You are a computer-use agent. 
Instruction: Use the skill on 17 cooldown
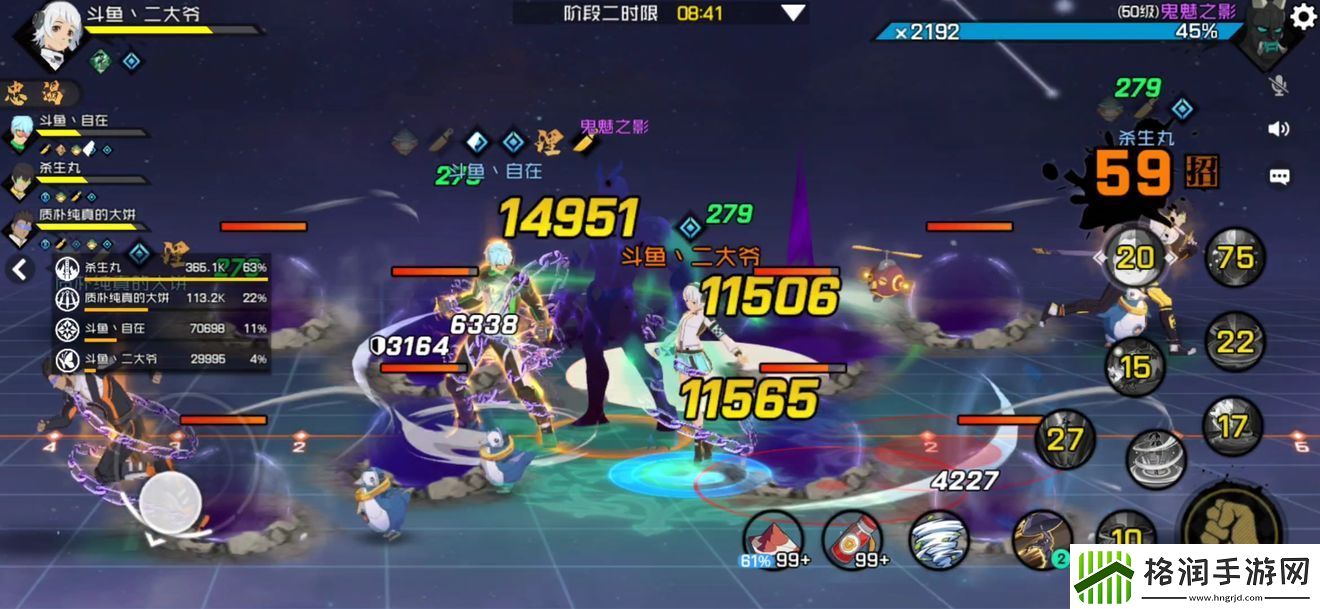1232,427
